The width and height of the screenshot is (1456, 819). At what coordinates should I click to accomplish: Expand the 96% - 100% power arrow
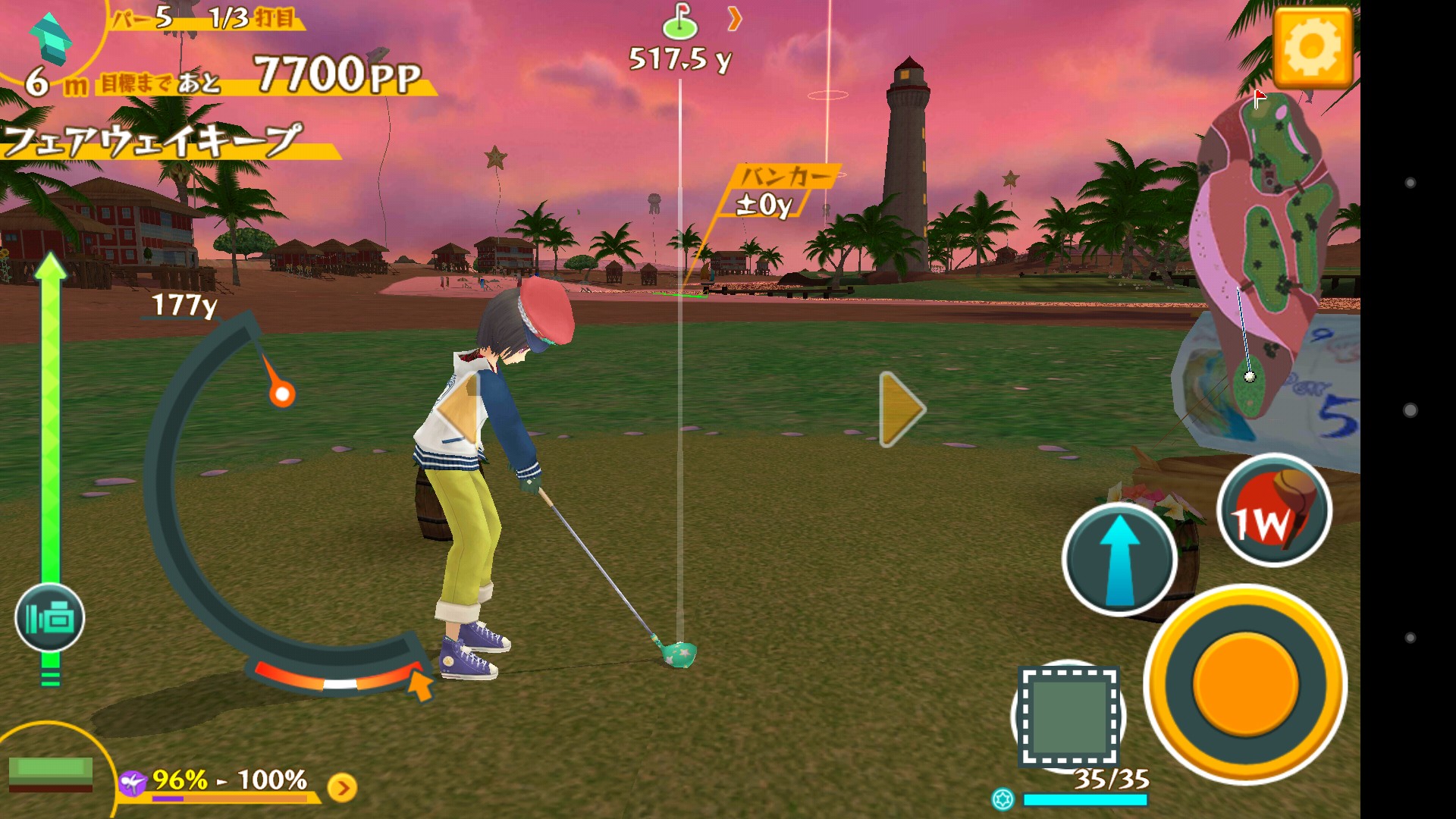coord(342,788)
